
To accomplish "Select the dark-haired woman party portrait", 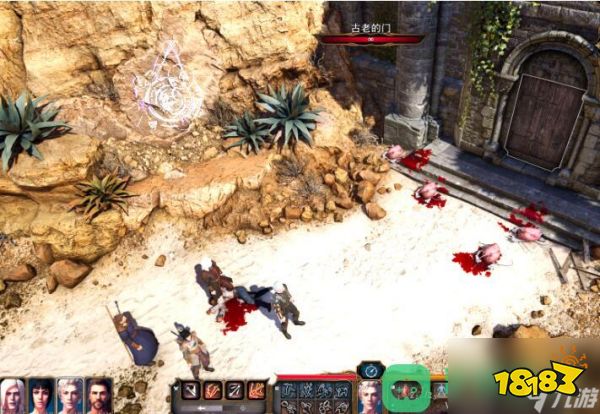I will point(41,396).
